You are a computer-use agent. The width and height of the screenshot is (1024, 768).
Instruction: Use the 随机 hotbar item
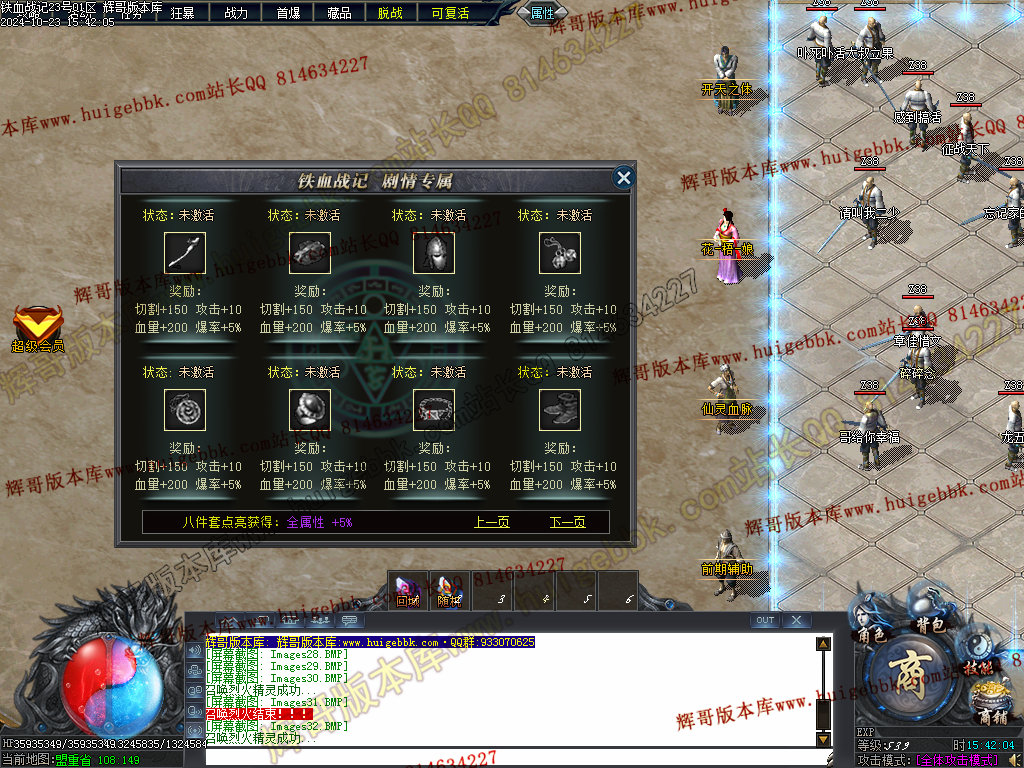[449, 590]
